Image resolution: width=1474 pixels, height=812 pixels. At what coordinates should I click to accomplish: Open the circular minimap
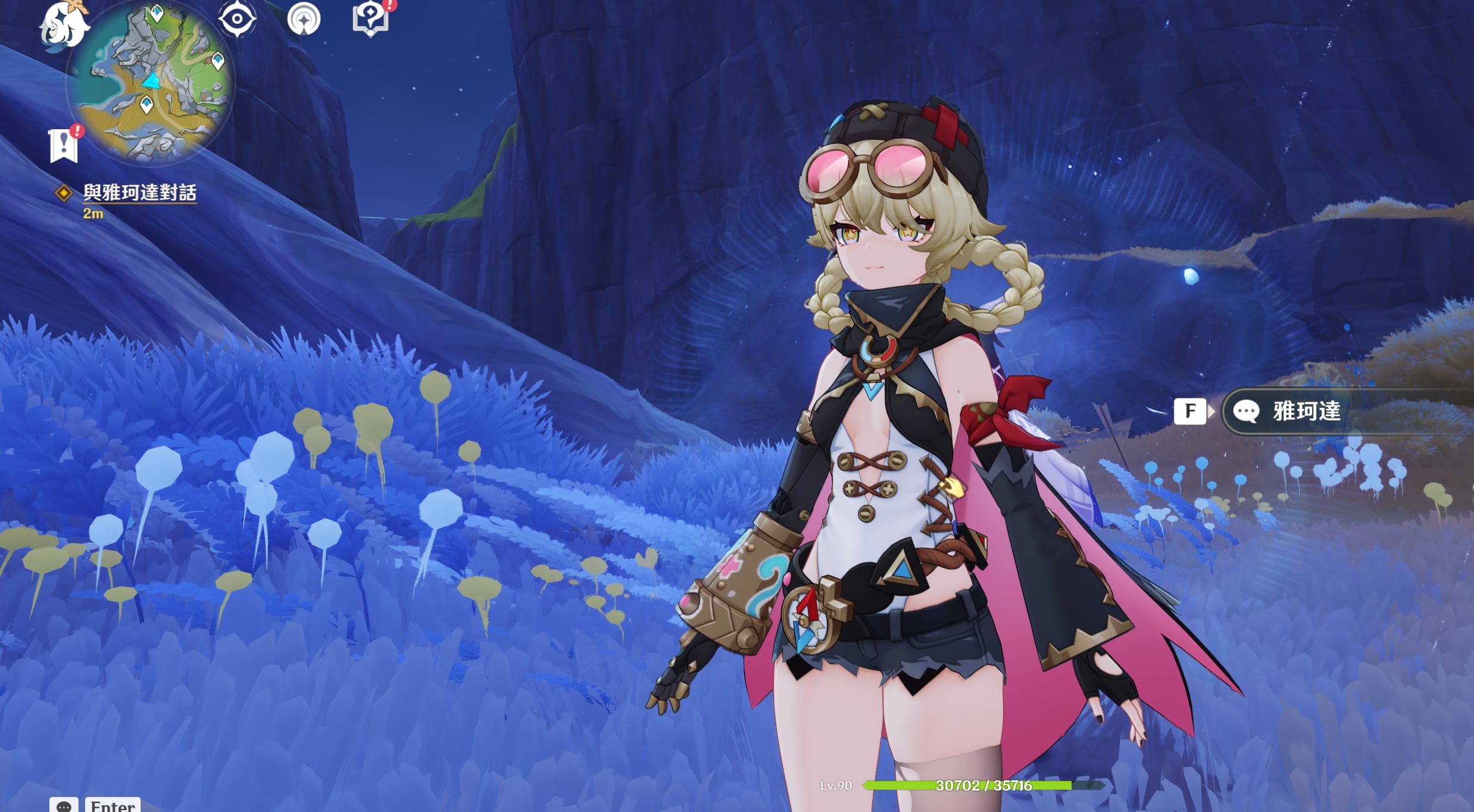[x=151, y=82]
